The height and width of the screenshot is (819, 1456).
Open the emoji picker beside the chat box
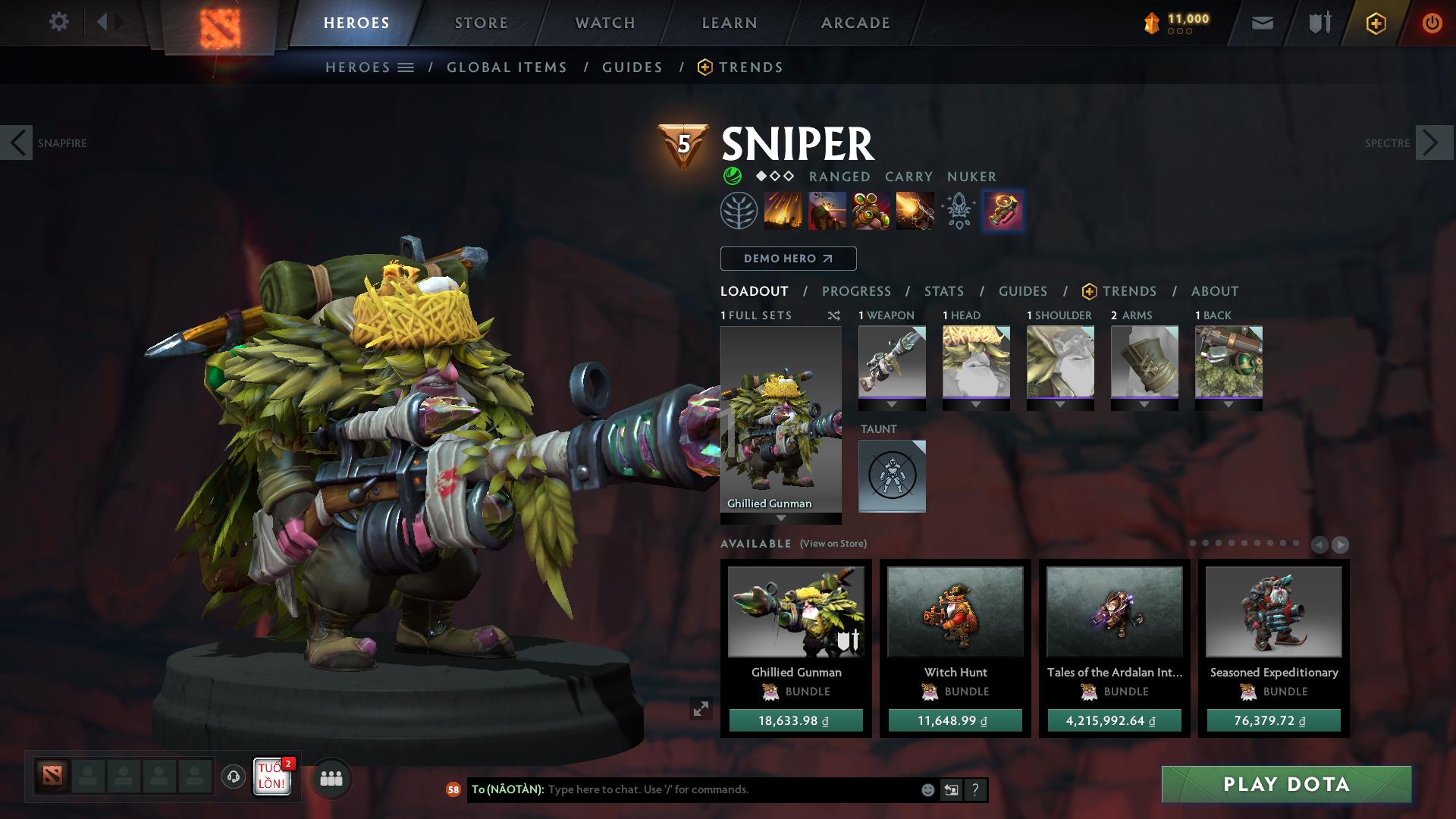(x=927, y=789)
